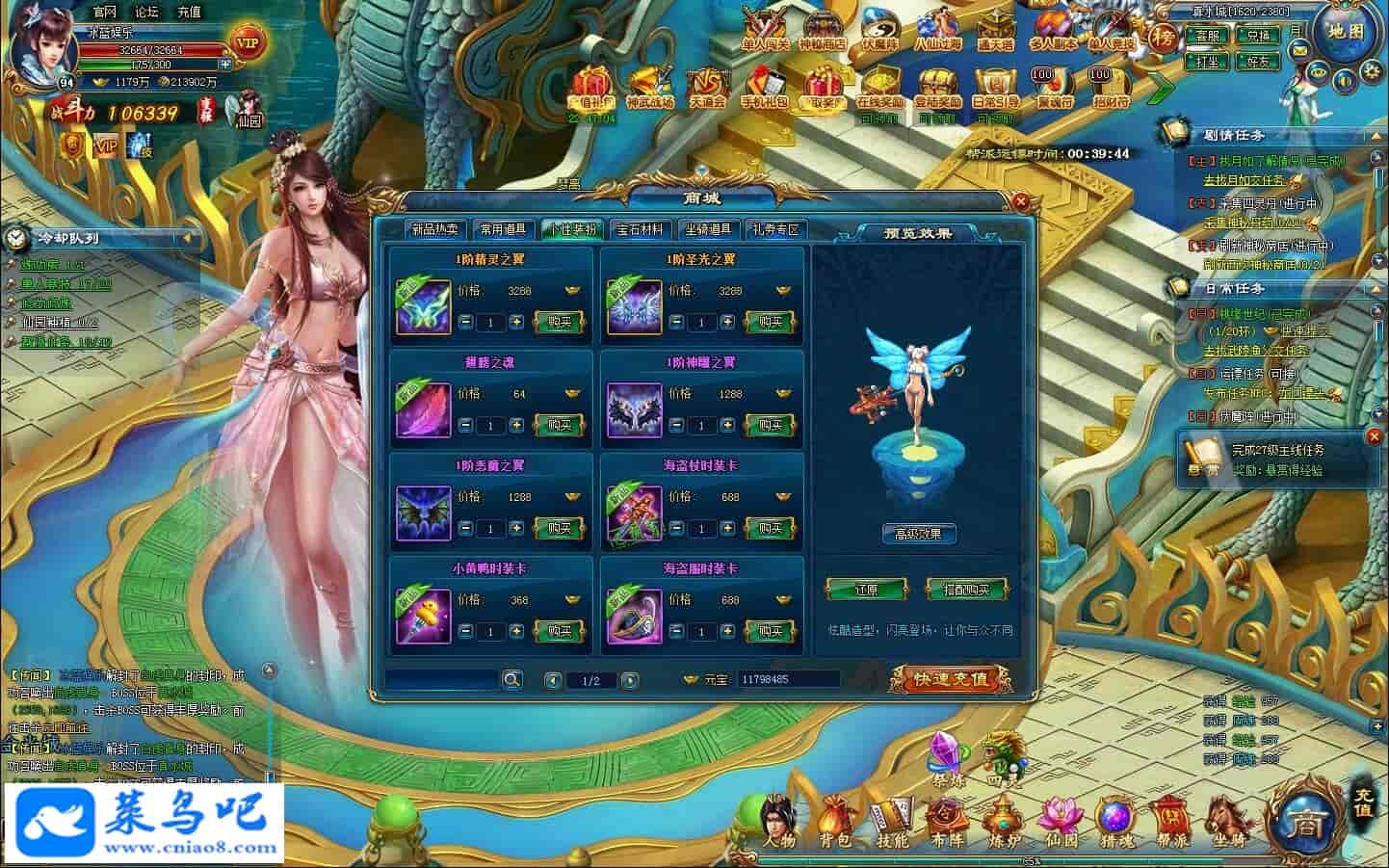This screenshot has height=868, width=1389.
Task: Open the 坐骑 mount menu
Action: [x=1223, y=824]
